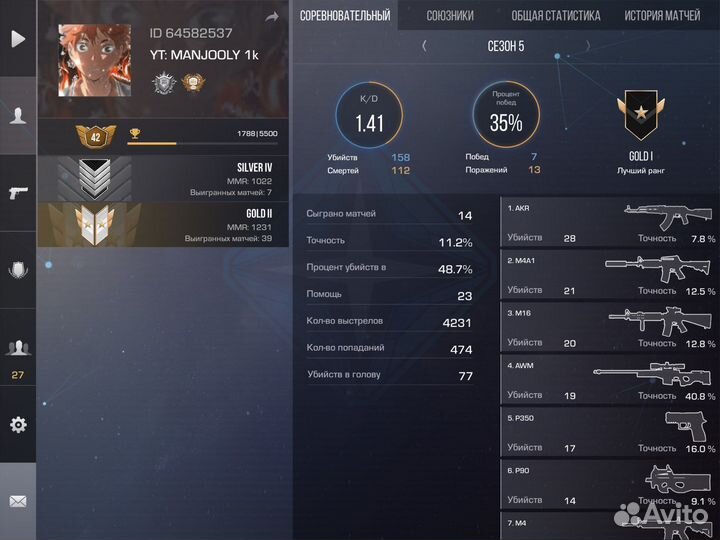Go to previous season with left arrow
The height and width of the screenshot is (540, 720).
point(424,45)
